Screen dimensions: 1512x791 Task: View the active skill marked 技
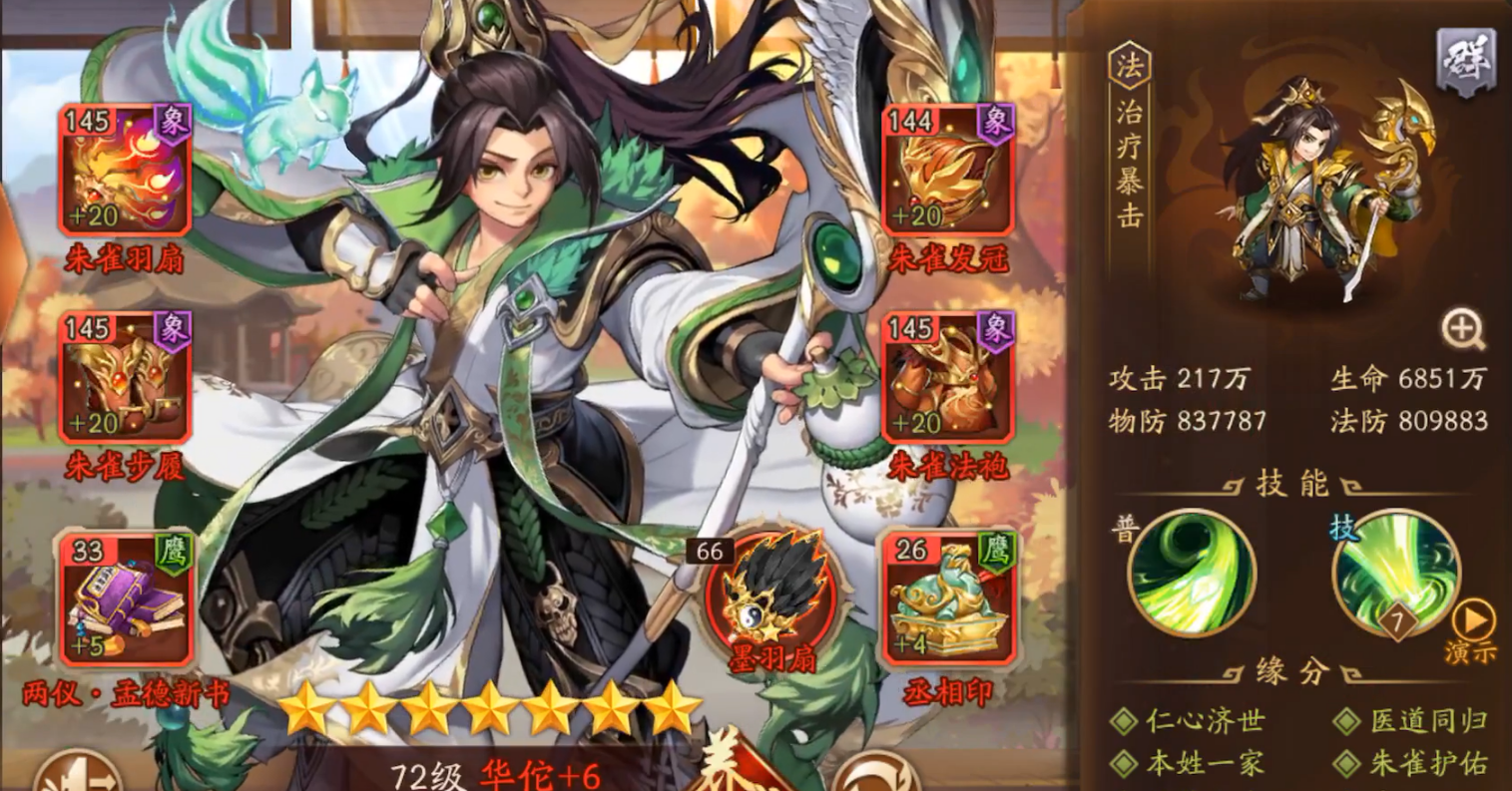point(1394,573)
